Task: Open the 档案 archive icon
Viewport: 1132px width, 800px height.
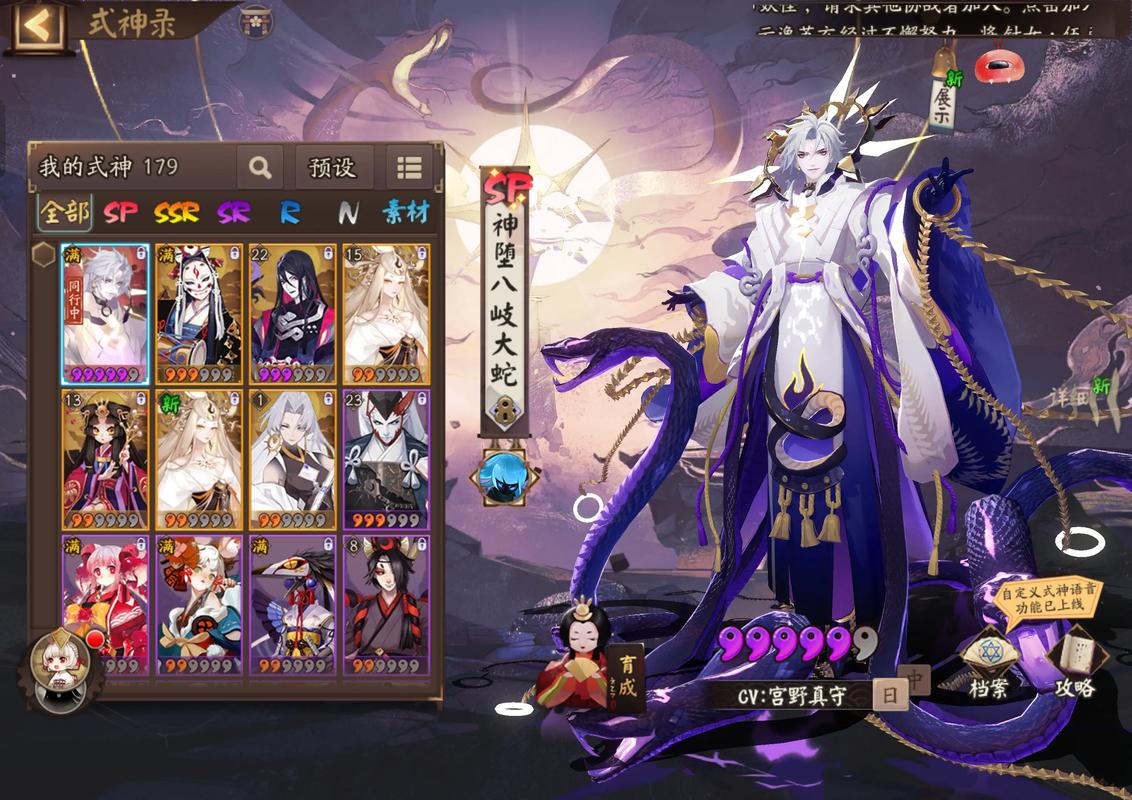Action: [986, 665]
